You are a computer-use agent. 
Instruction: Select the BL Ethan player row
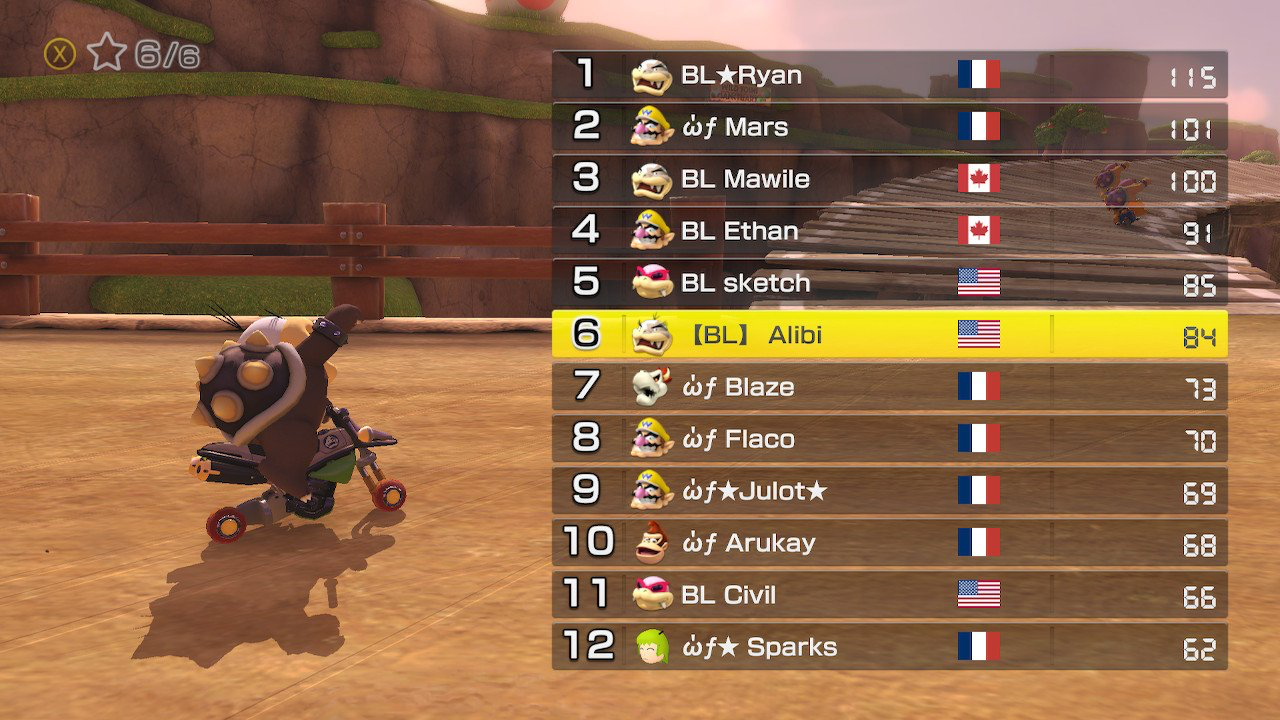(889, 231)
